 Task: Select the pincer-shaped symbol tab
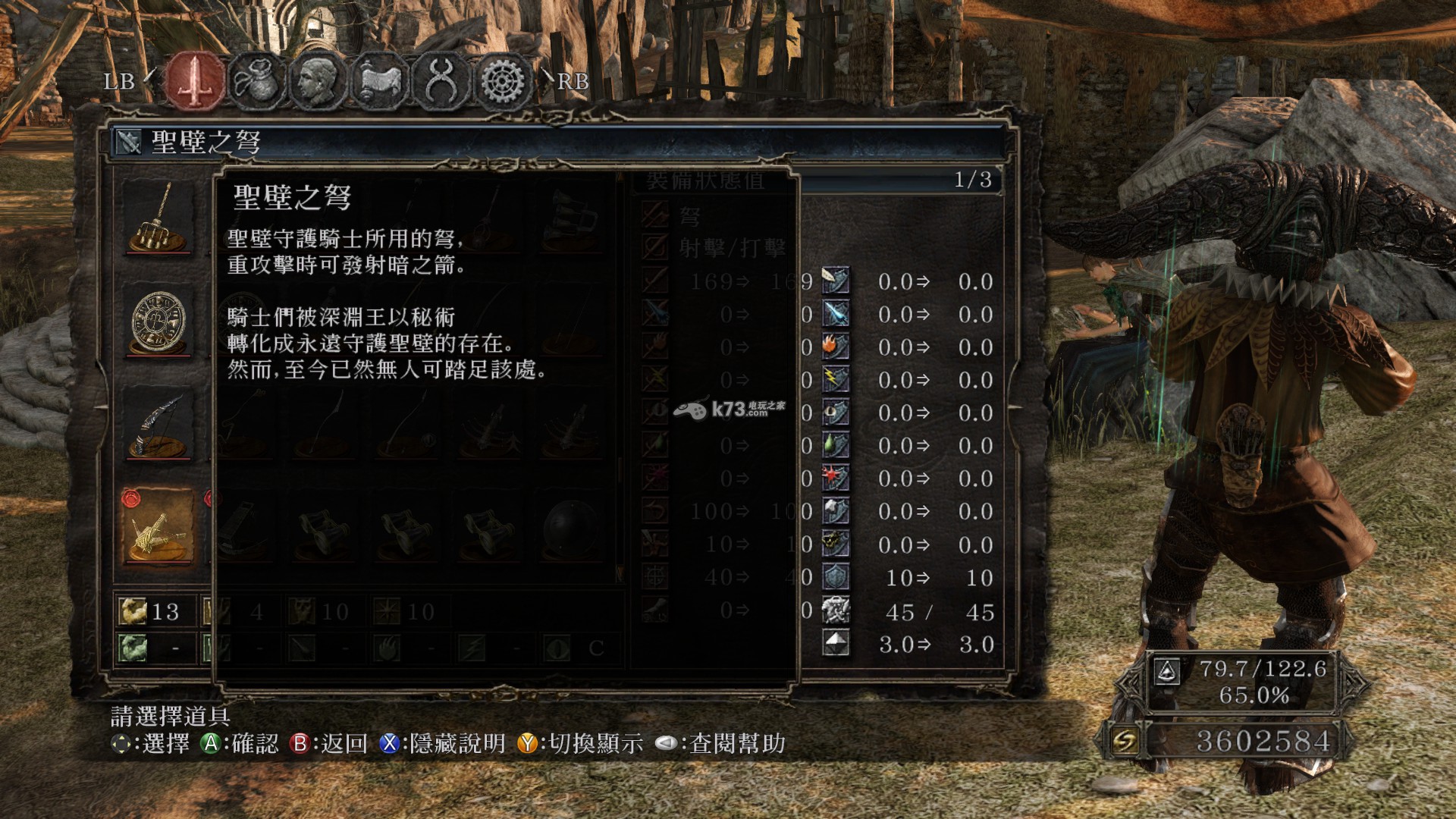tap(441, 80)
